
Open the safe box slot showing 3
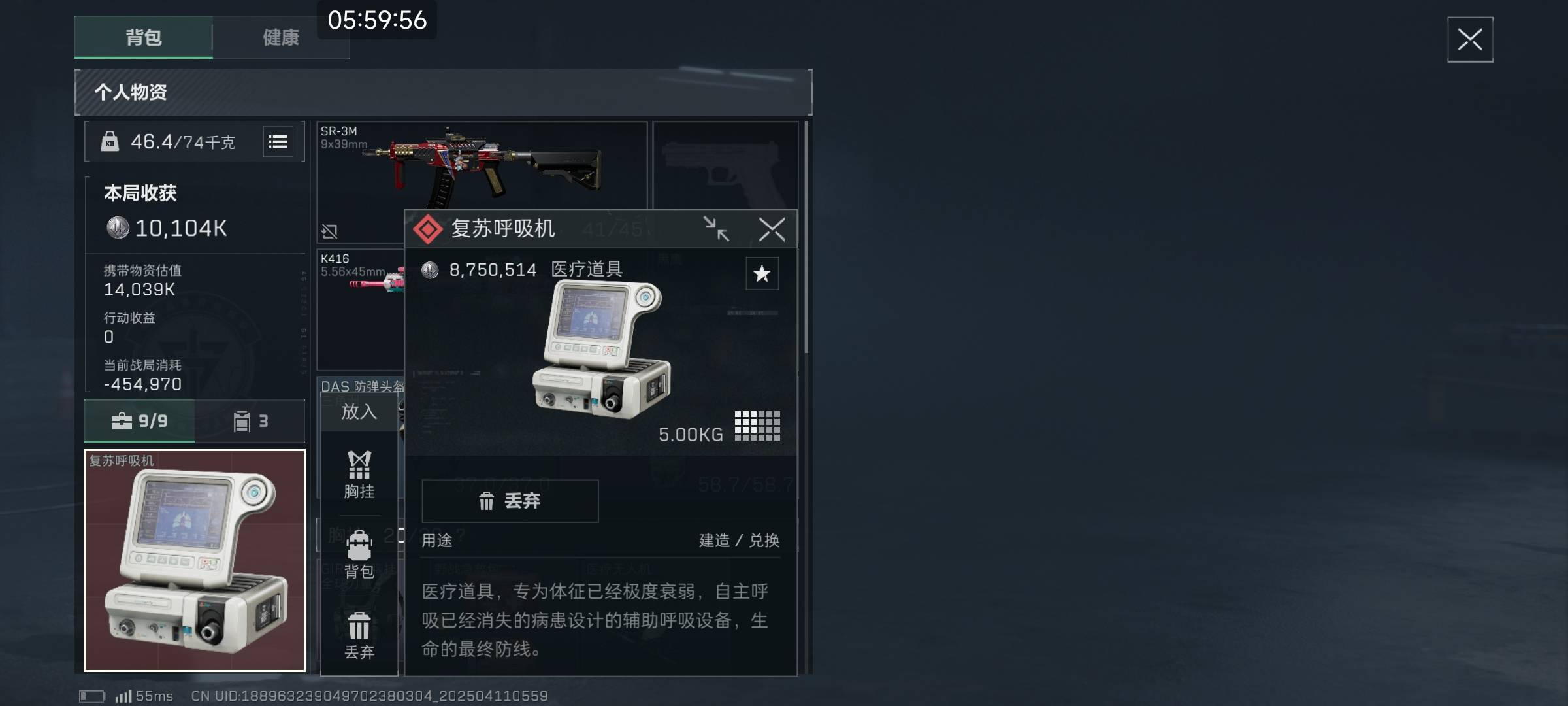coord(250,421)
